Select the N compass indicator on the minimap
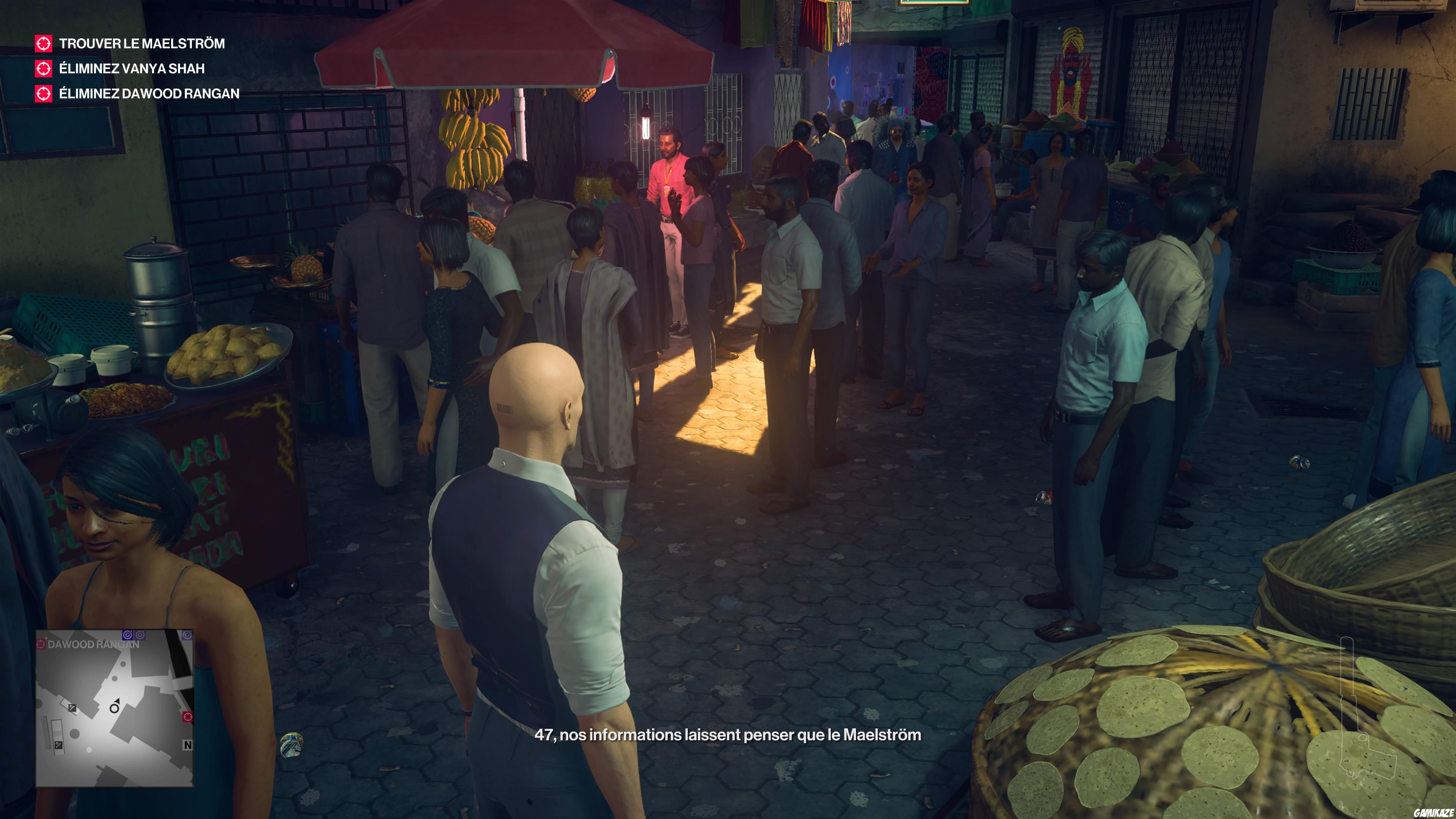Viewport: 1456px width, 819px height. (x=188, y=745)
